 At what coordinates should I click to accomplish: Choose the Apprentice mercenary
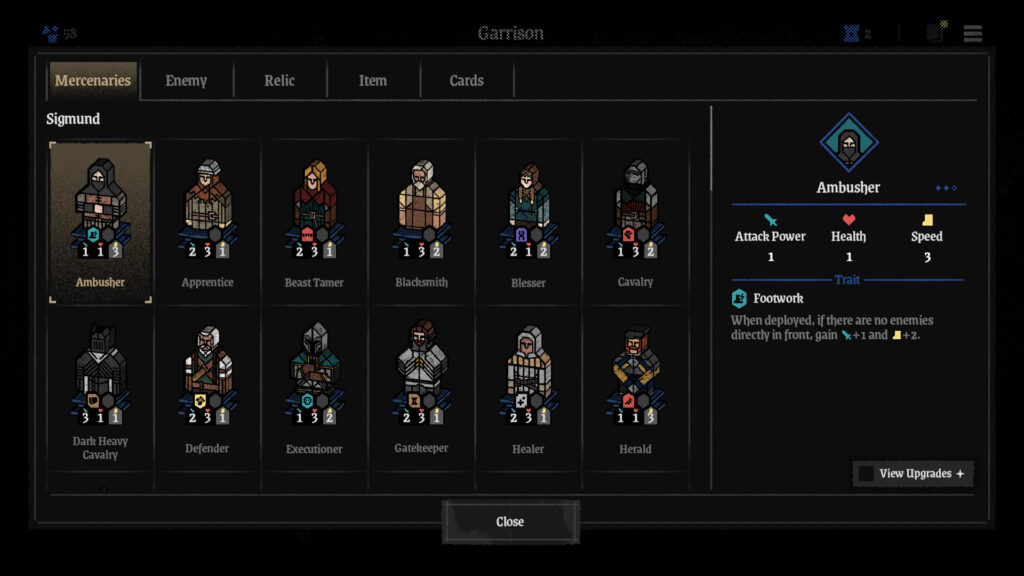[208, 222]
